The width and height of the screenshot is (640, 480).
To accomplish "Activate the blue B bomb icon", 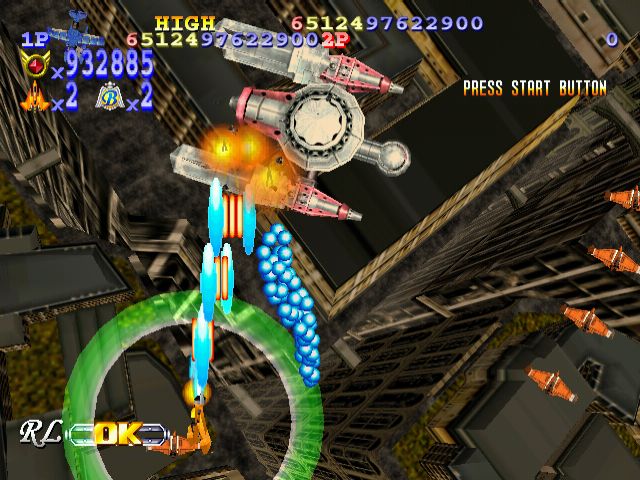I will click(108, 97).
